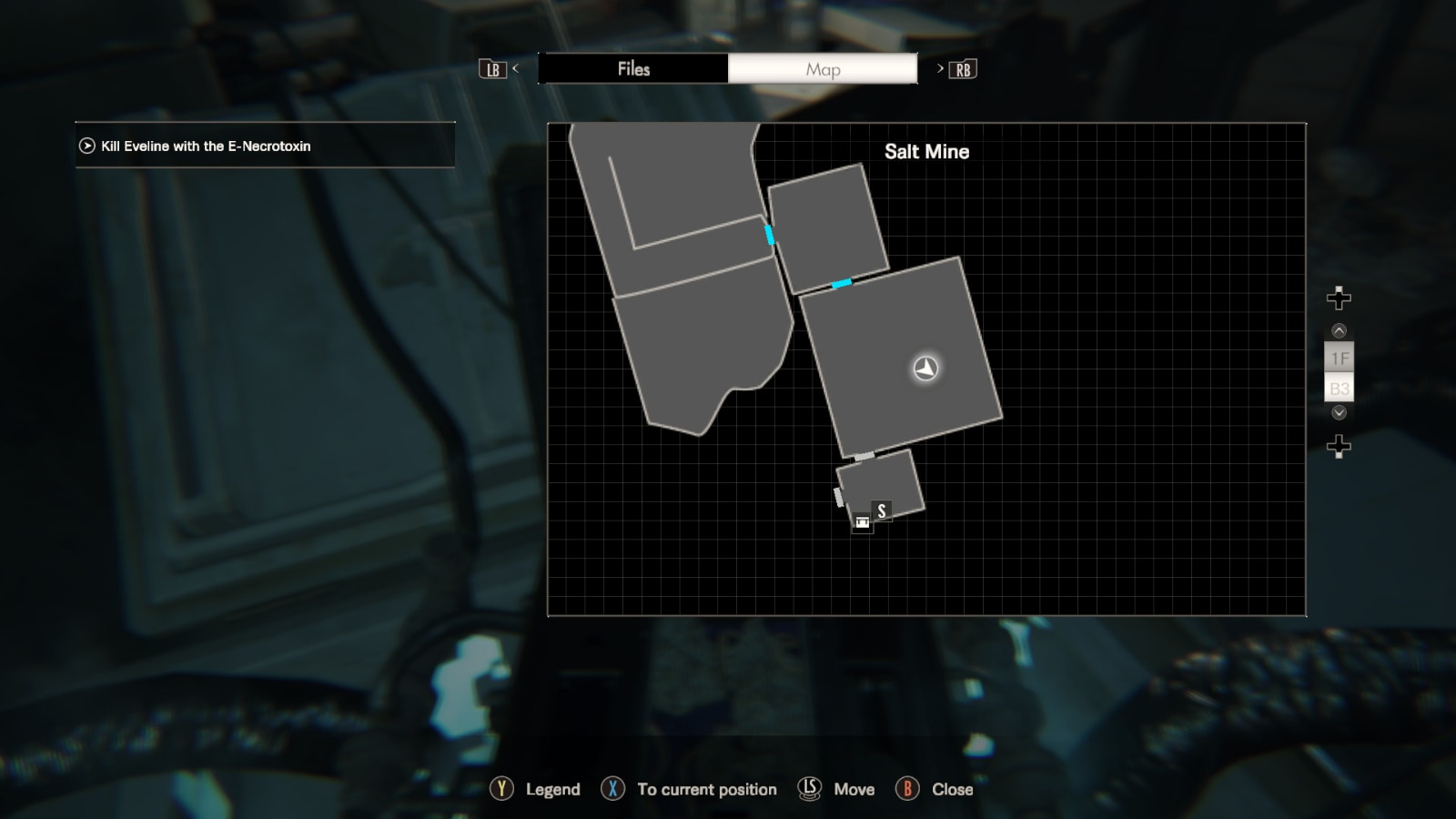
Task: Click the save point 'S' icon on map
Action: coord(881,511)
